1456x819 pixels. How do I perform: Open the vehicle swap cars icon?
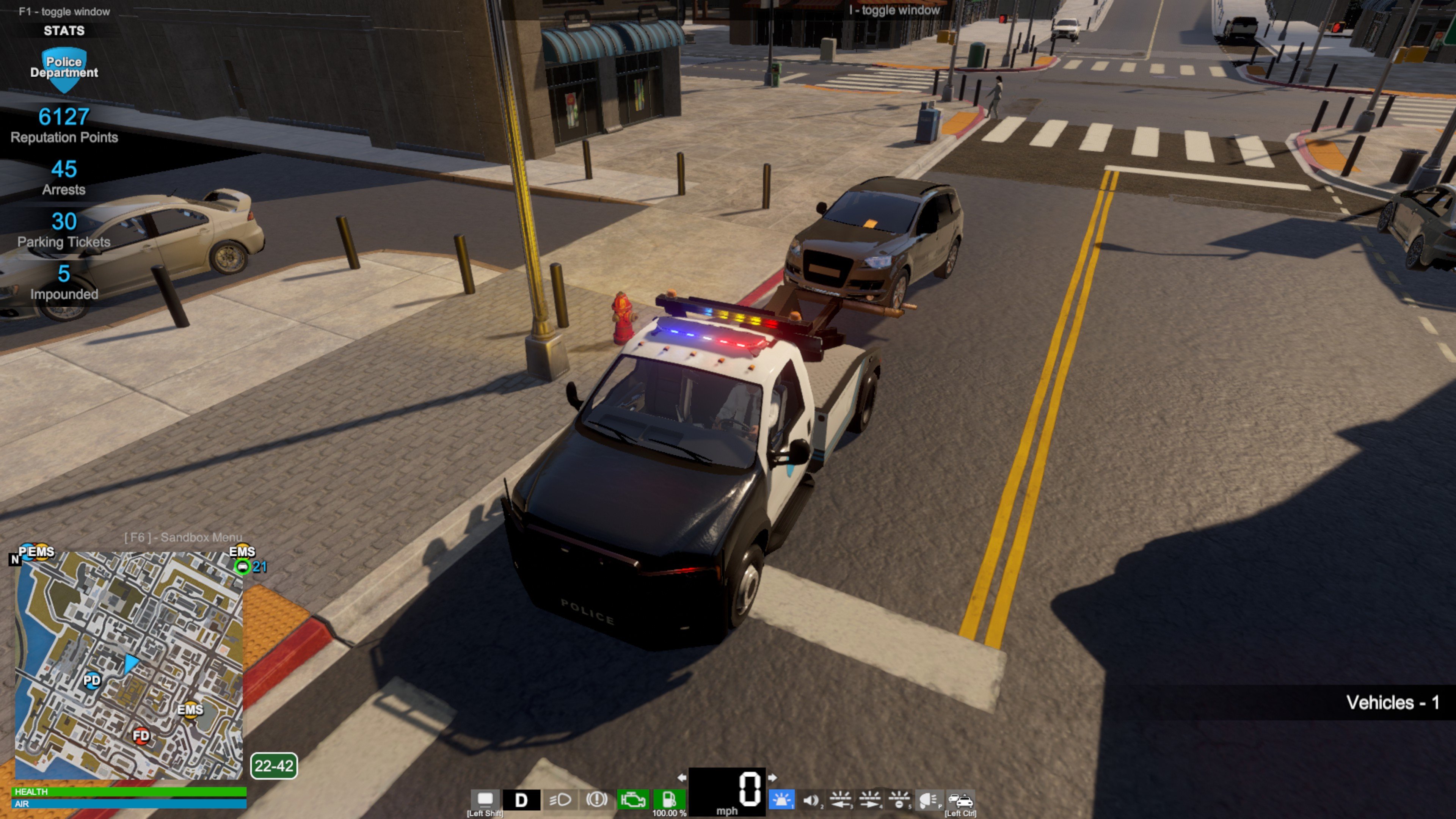(x=960, y=800)
